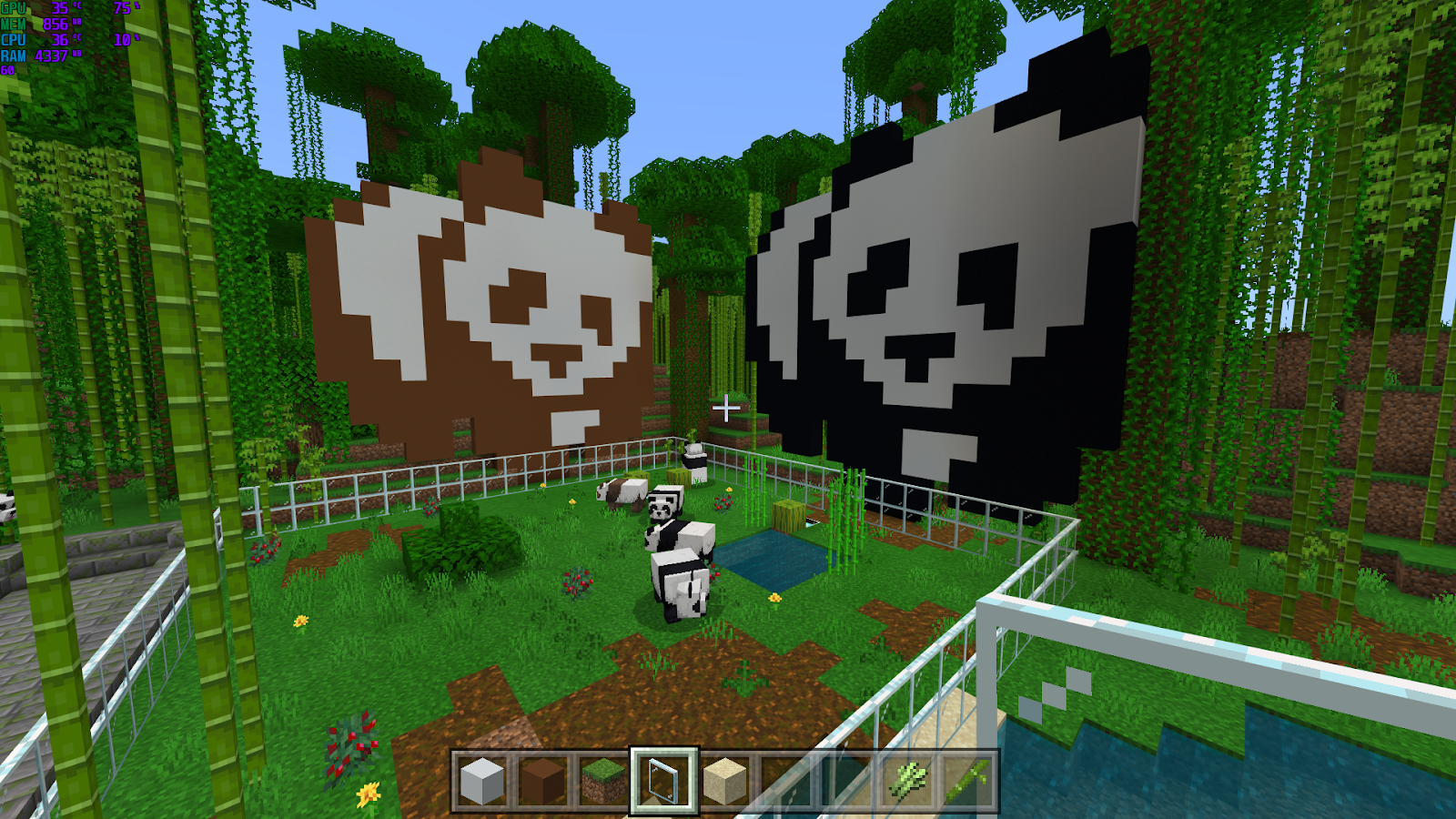Click the crosshair at screen center
Image resolution: width=1456 pixels, height=819 pixels.
(728, 409)
